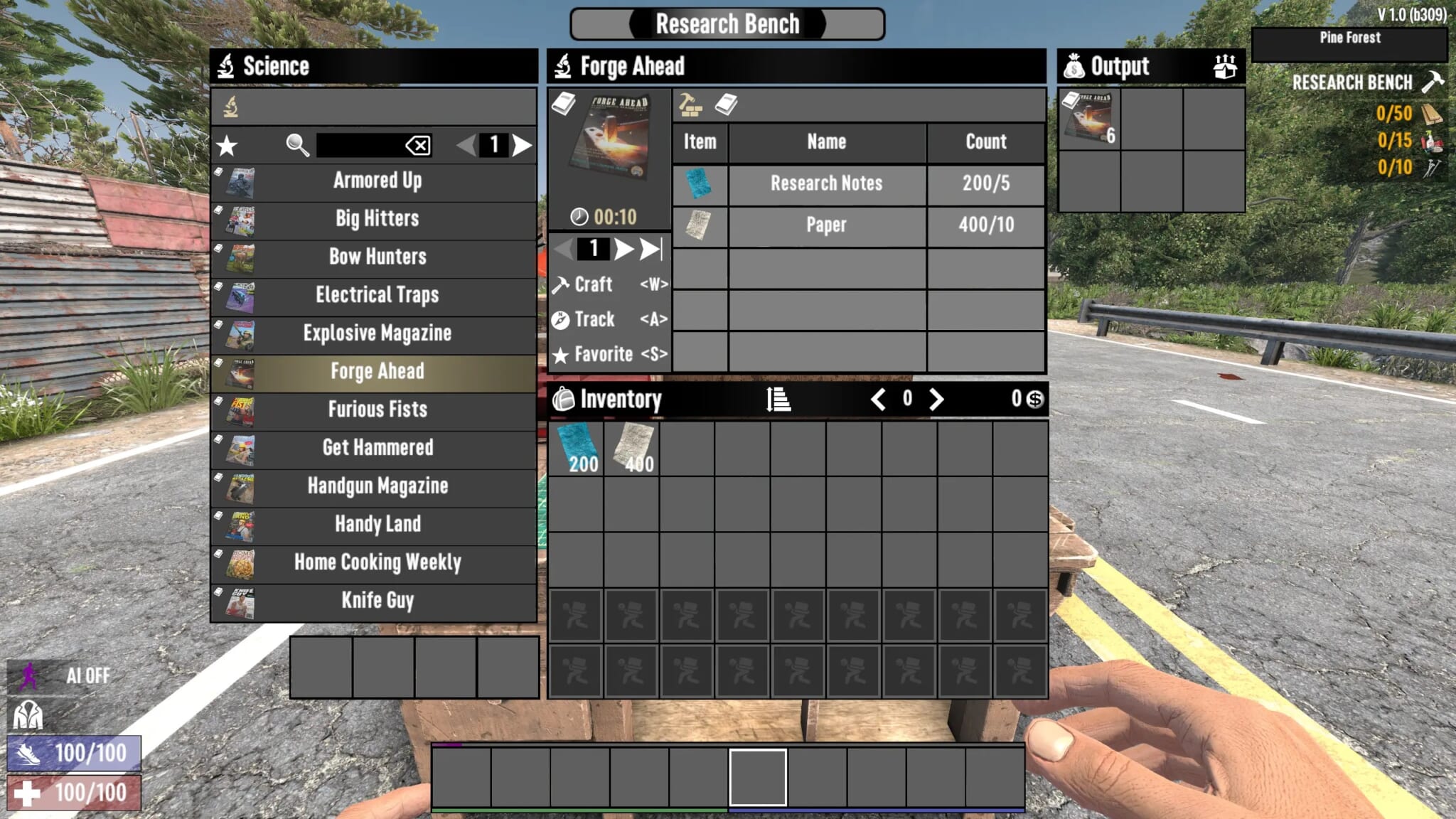Click the money bag icon on Output header
Image resolution: width=1456 pixels, height=819 pixels.
[x=1075, y=66]
